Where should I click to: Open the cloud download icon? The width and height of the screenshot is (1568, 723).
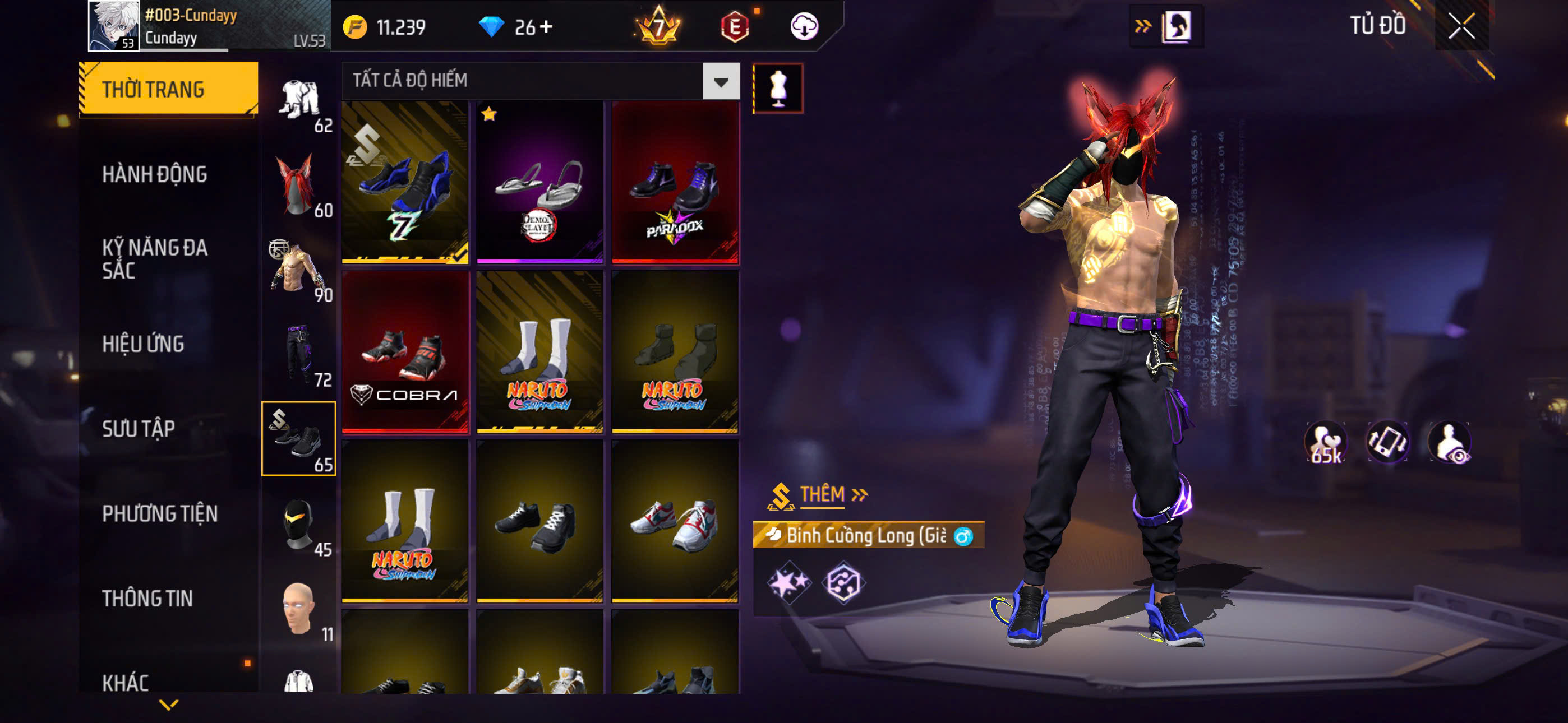point(804,27)
